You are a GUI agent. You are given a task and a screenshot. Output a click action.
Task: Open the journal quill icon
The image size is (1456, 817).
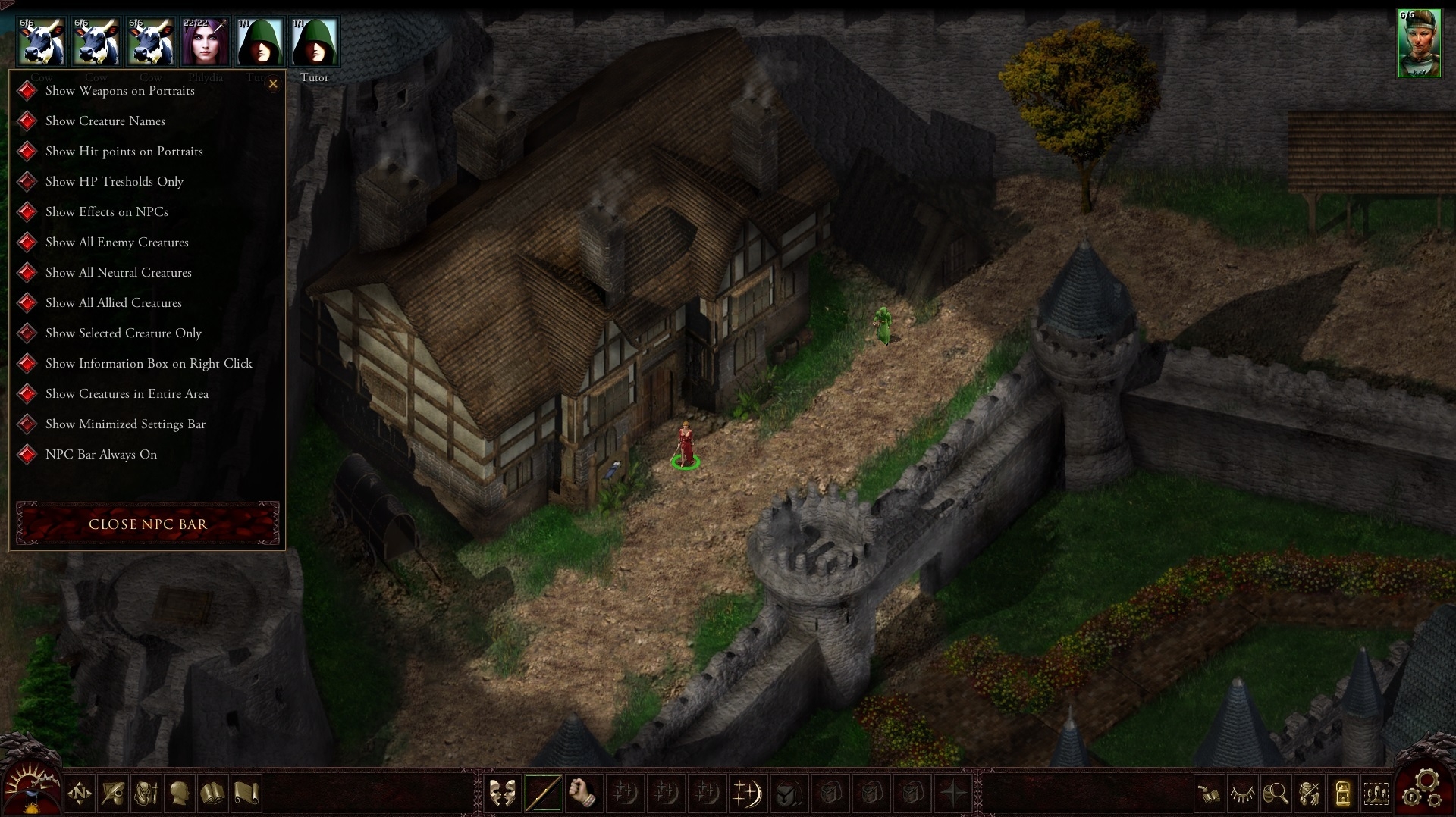pos(113,794)
